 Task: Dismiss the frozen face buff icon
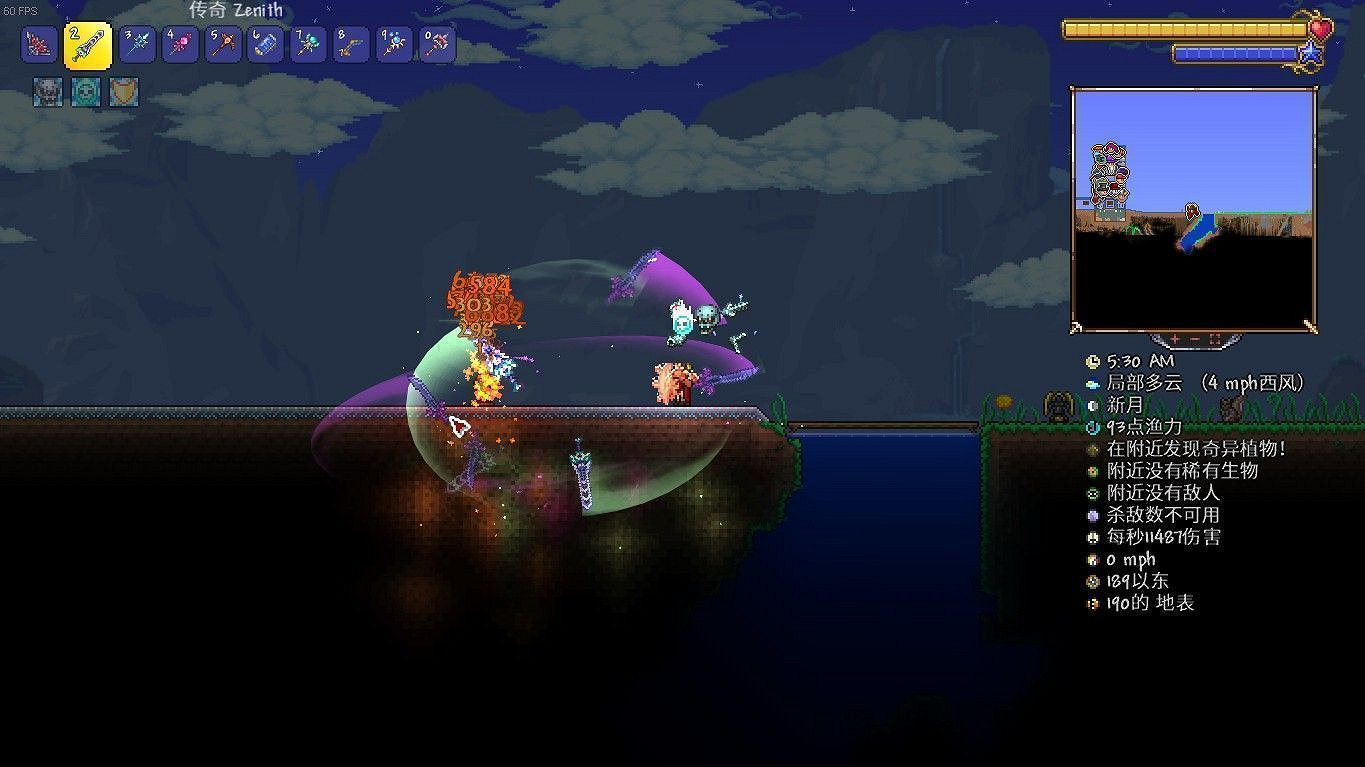[85, 92]
